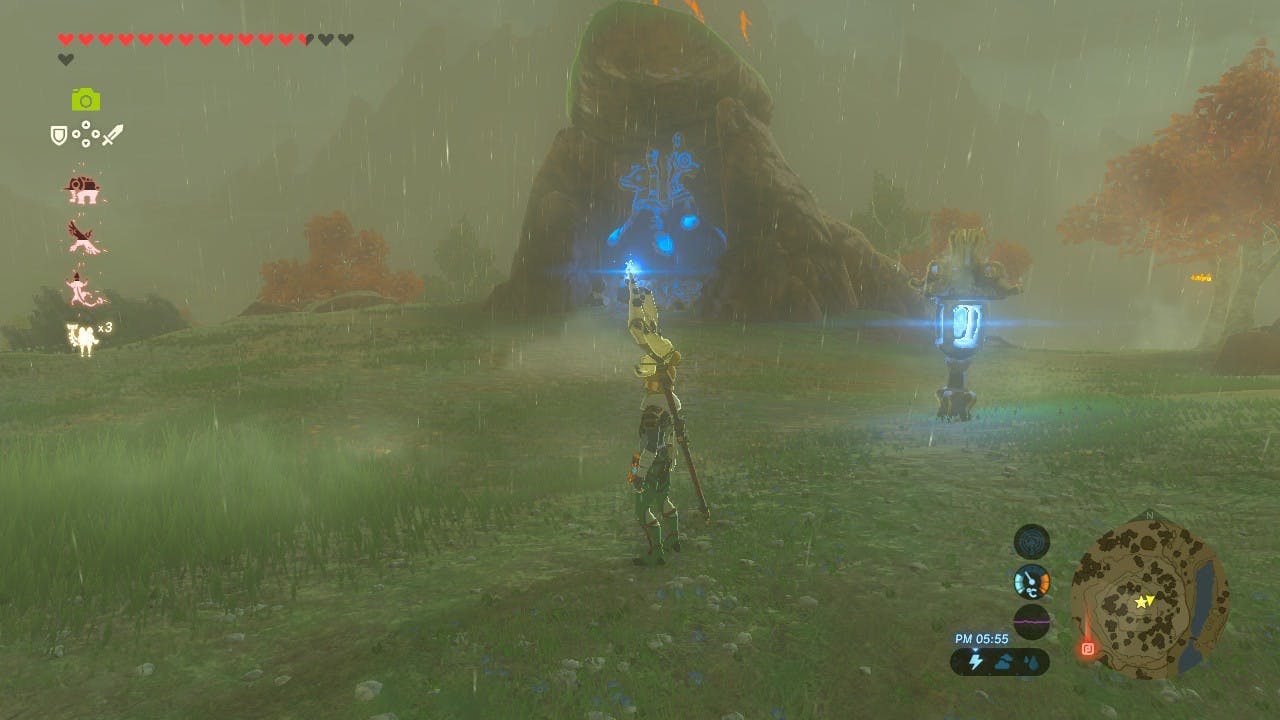Click the noise level meter
Image resolution: width=1280 pixels, height=720 pixels.
pos(1032,621)
